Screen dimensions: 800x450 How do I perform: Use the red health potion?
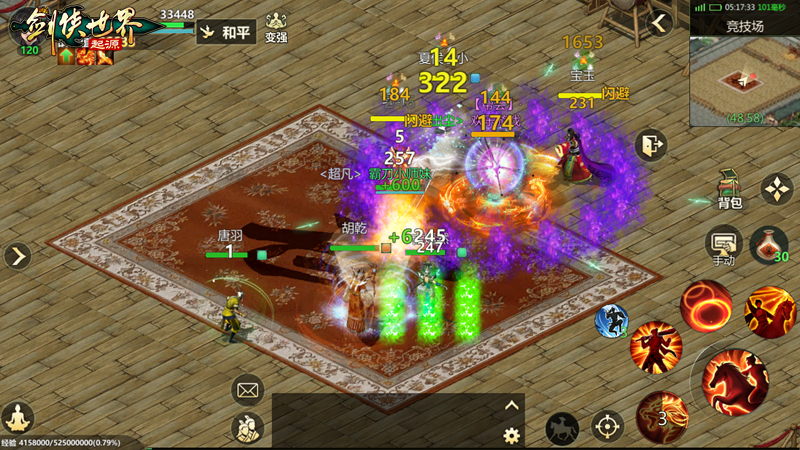[x=768, y=243]
